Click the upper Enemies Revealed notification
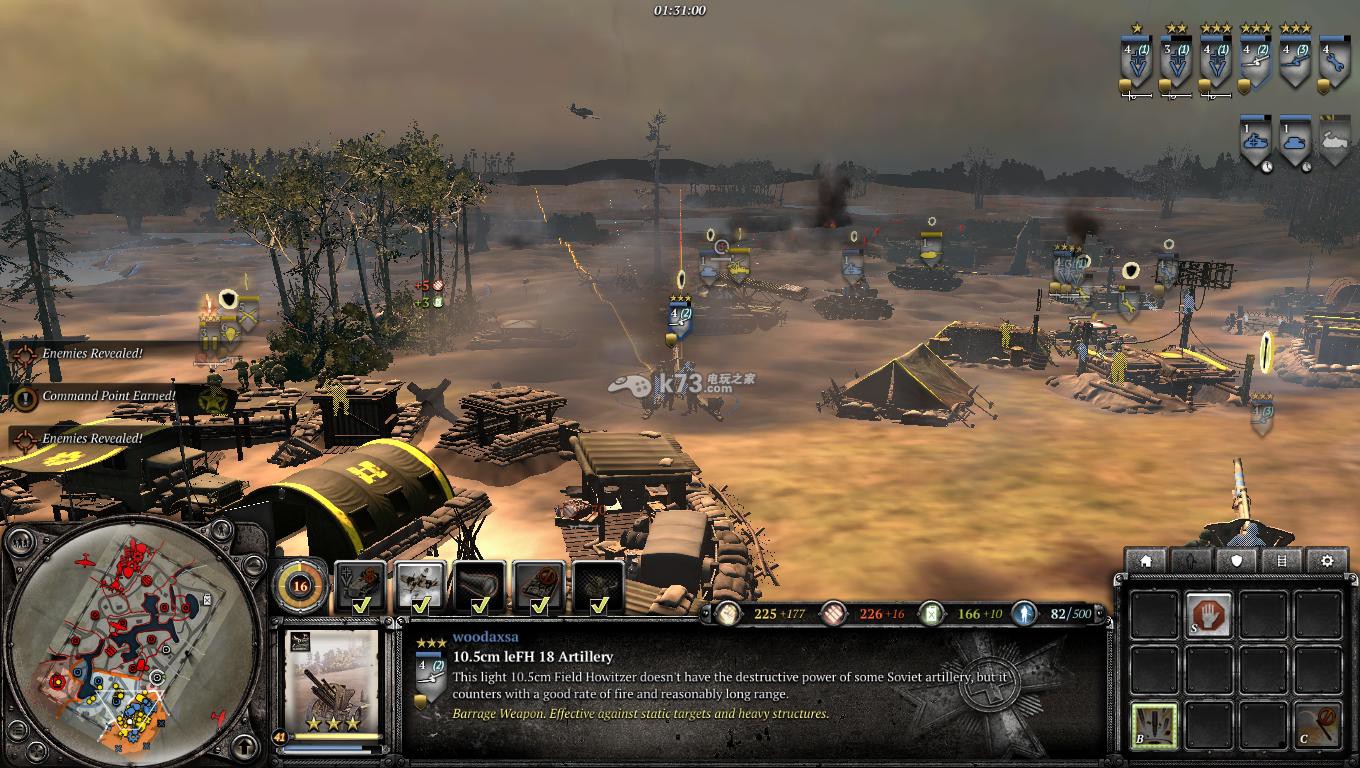The height and width of the screenshot is (768, 1360). 90,354
